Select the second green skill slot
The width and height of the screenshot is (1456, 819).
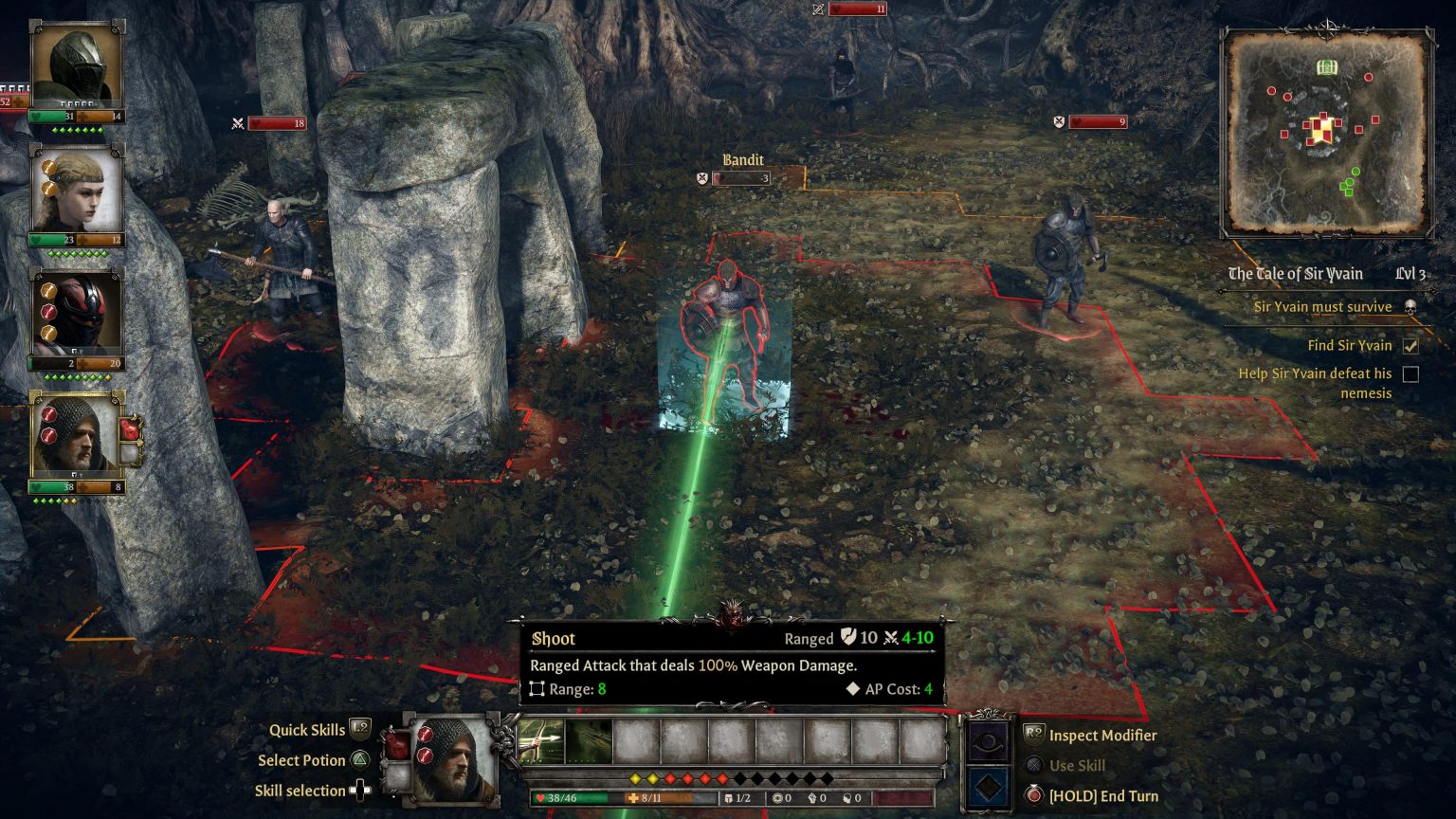pos(589,740)
